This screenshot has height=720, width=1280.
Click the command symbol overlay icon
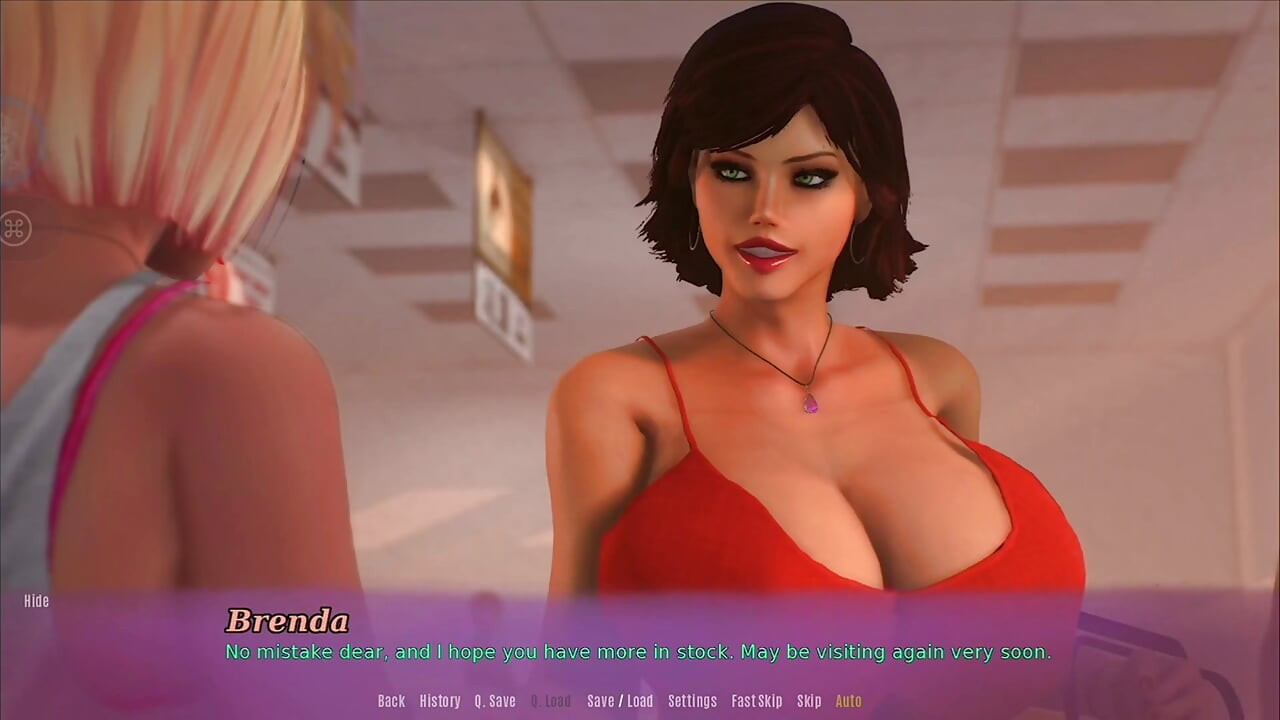(16, 228)
